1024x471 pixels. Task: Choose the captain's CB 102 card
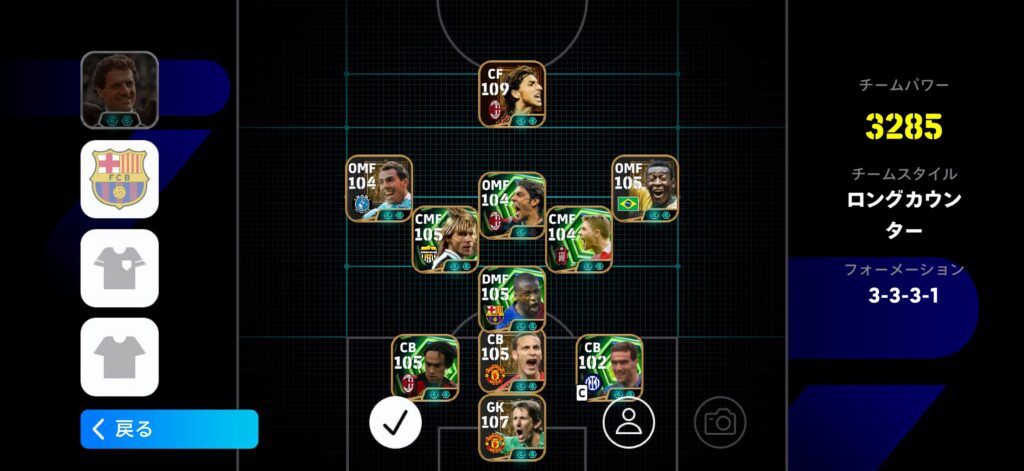(x=609, y=367)
